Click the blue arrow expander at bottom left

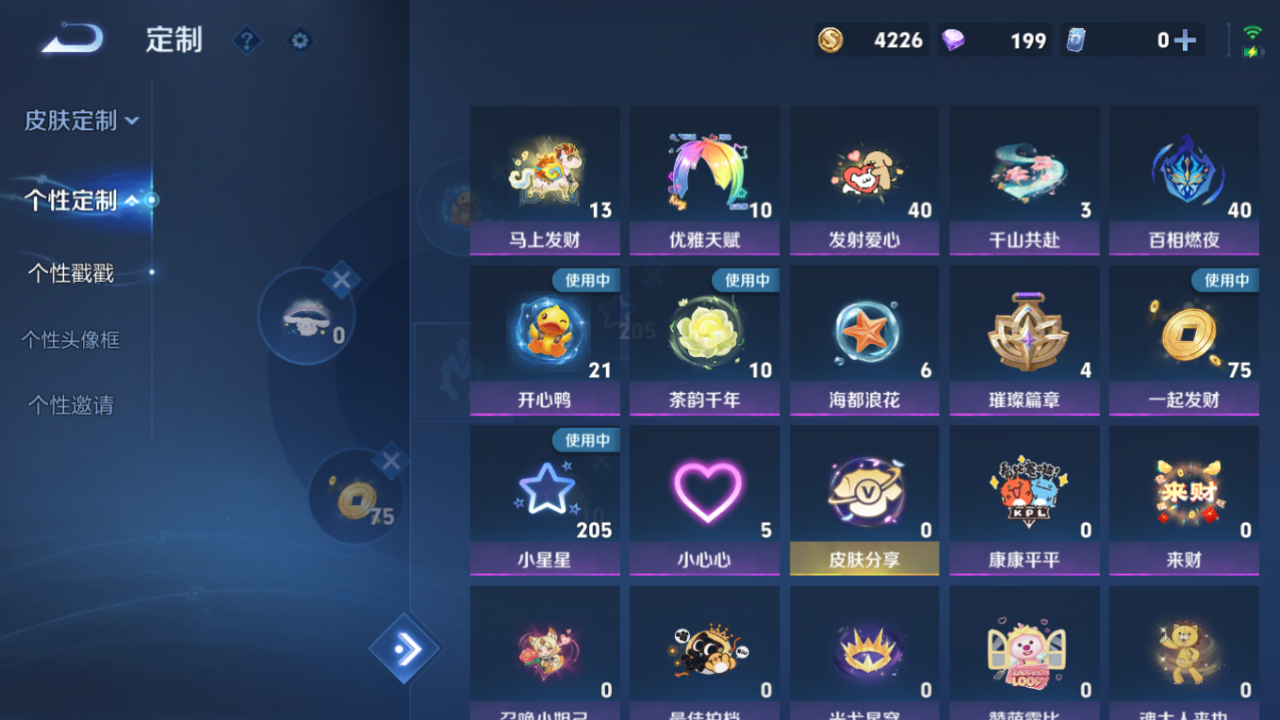[x=405, y=647]
